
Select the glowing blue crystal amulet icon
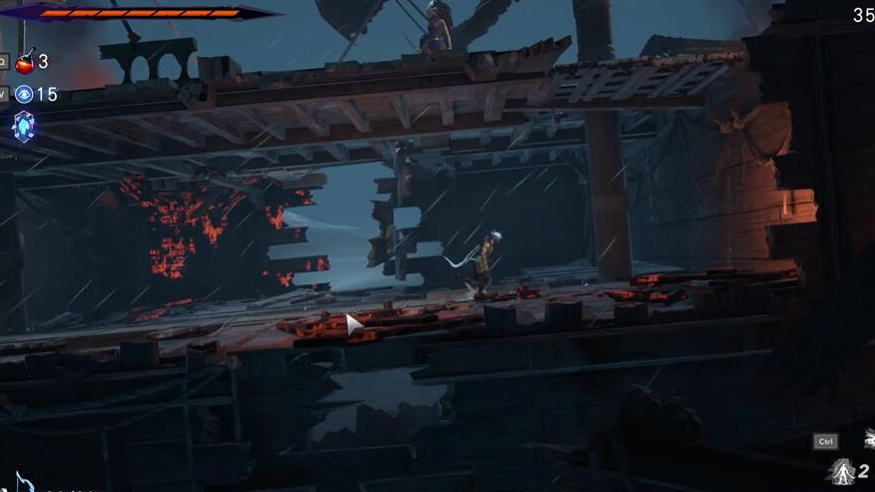pos(23,126)
